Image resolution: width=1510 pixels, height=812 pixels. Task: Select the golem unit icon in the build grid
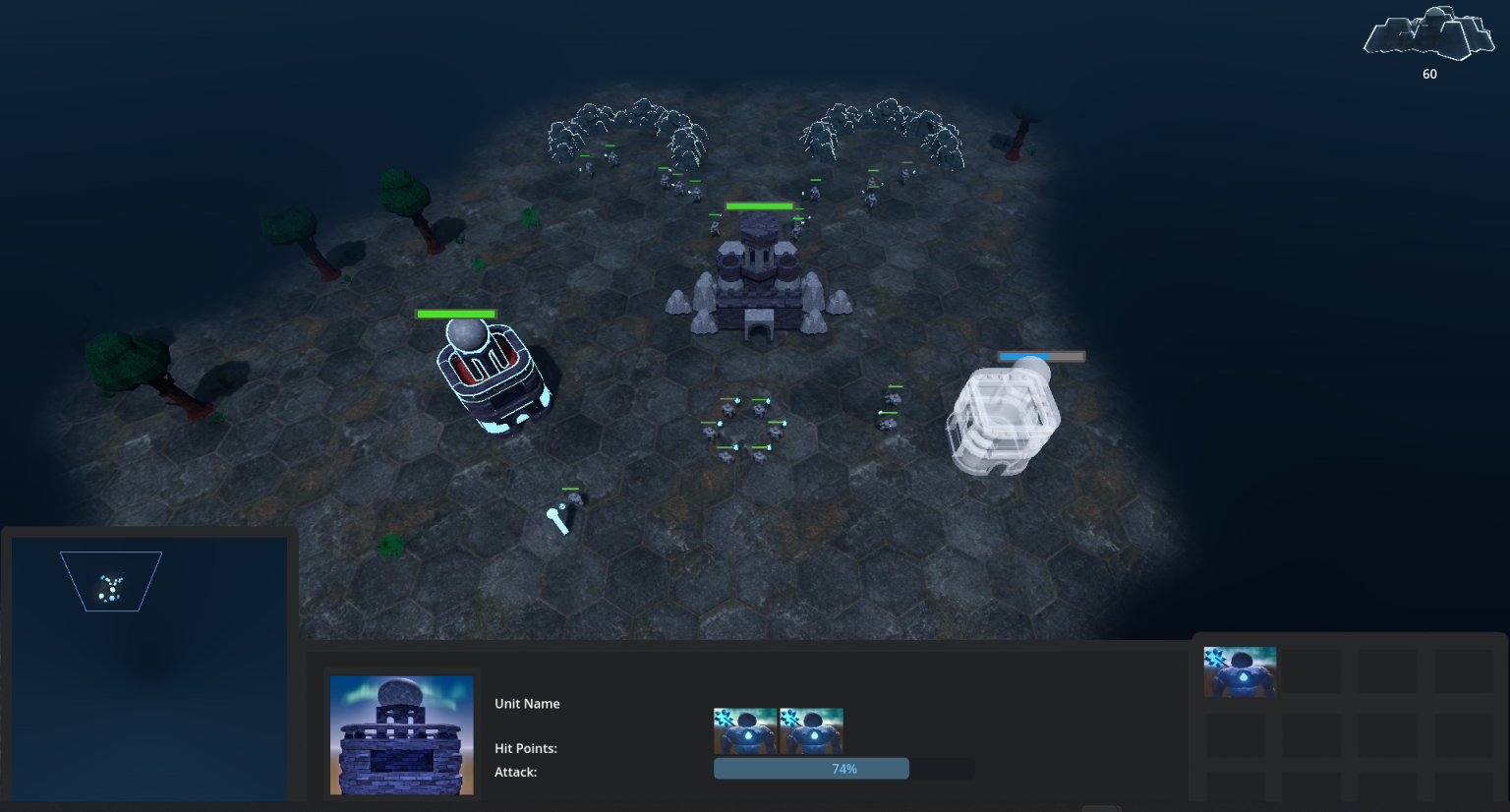point(1239,670)
